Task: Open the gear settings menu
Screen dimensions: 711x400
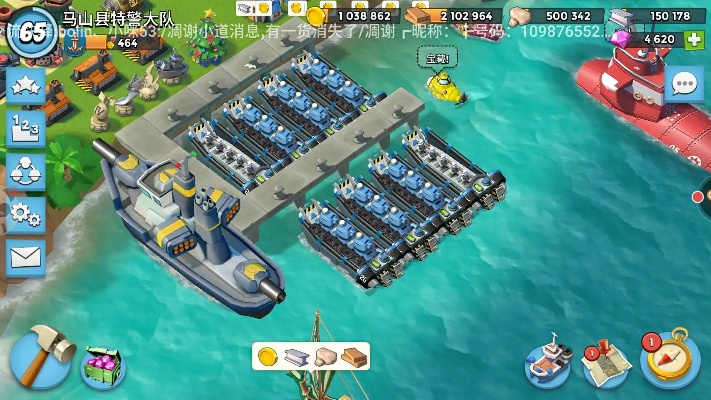Action: point(26,214)
